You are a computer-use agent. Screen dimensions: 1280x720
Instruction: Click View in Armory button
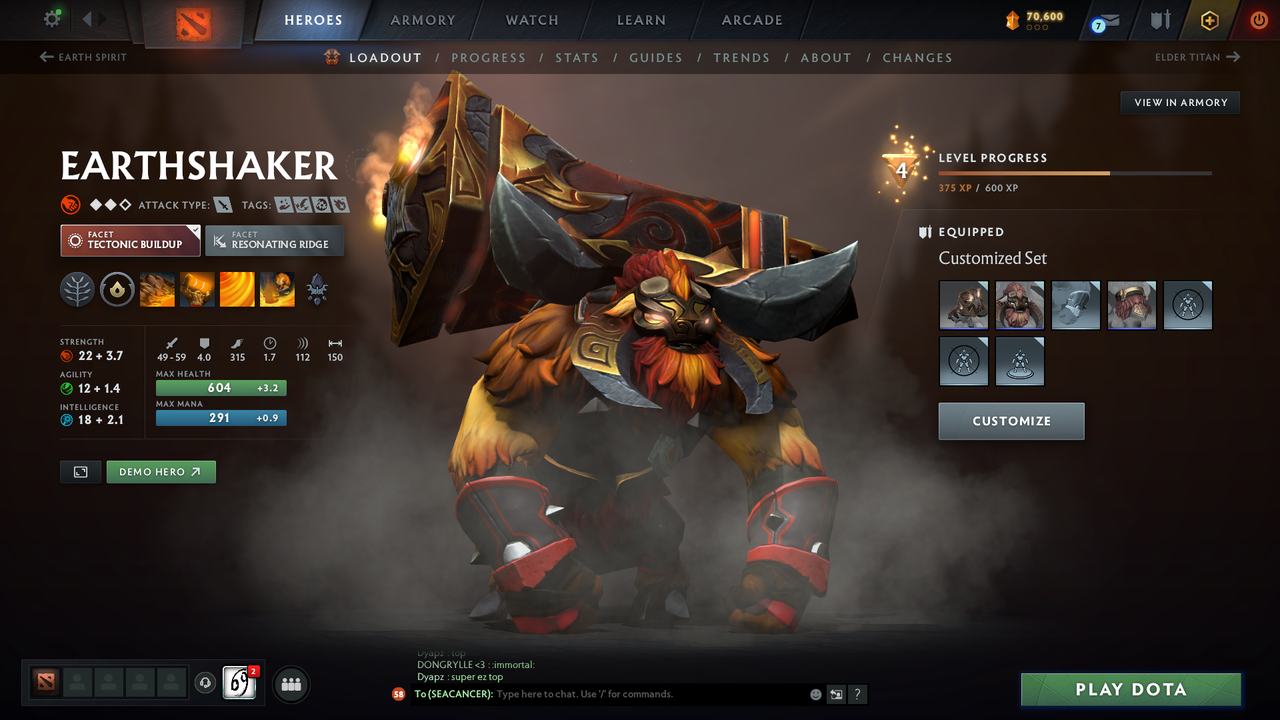1180,102
